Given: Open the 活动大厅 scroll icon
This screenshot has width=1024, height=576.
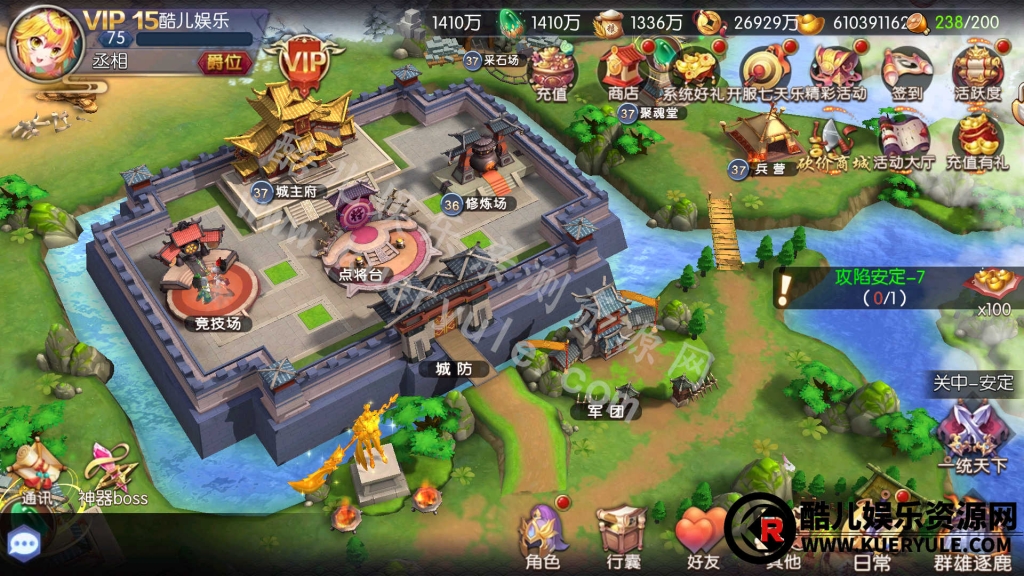Looking at the screenshot, I should coord(905,140).
